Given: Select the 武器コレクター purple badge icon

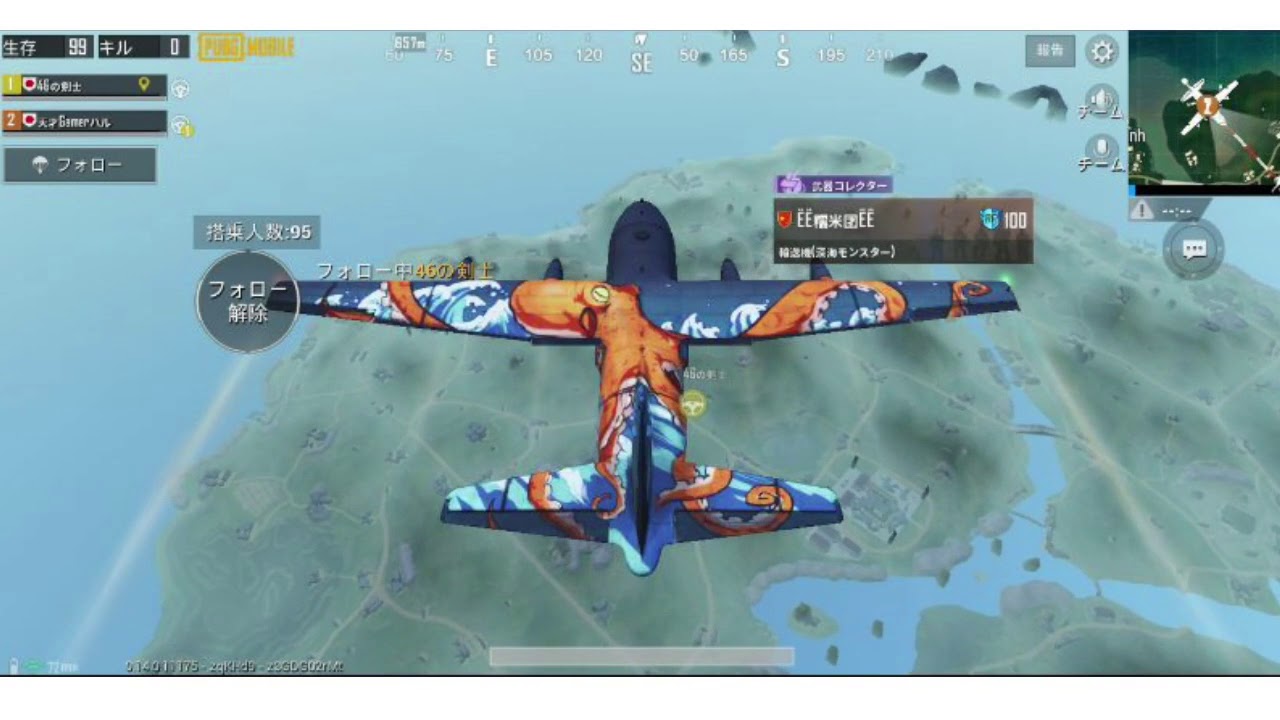Looking at the screenshot, I should pyautogui.click(x=791, y=184).
